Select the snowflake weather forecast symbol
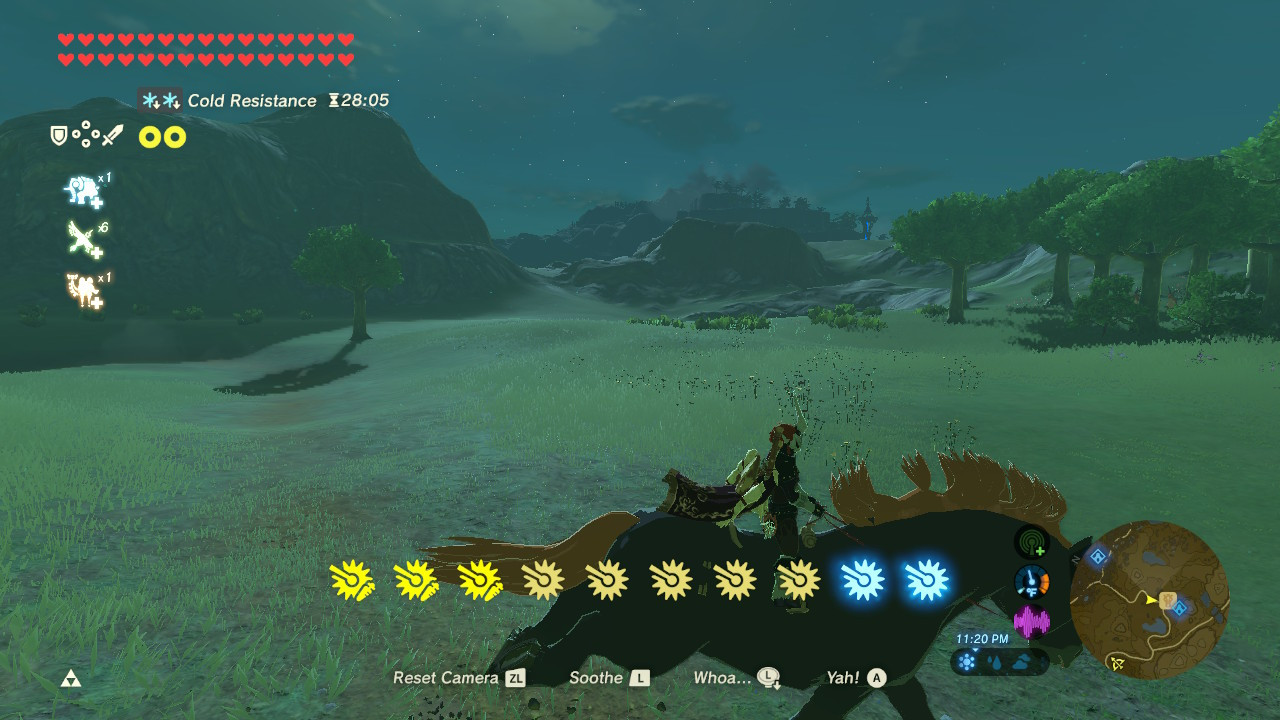The image size is (1280, 720). coord(966,660)
